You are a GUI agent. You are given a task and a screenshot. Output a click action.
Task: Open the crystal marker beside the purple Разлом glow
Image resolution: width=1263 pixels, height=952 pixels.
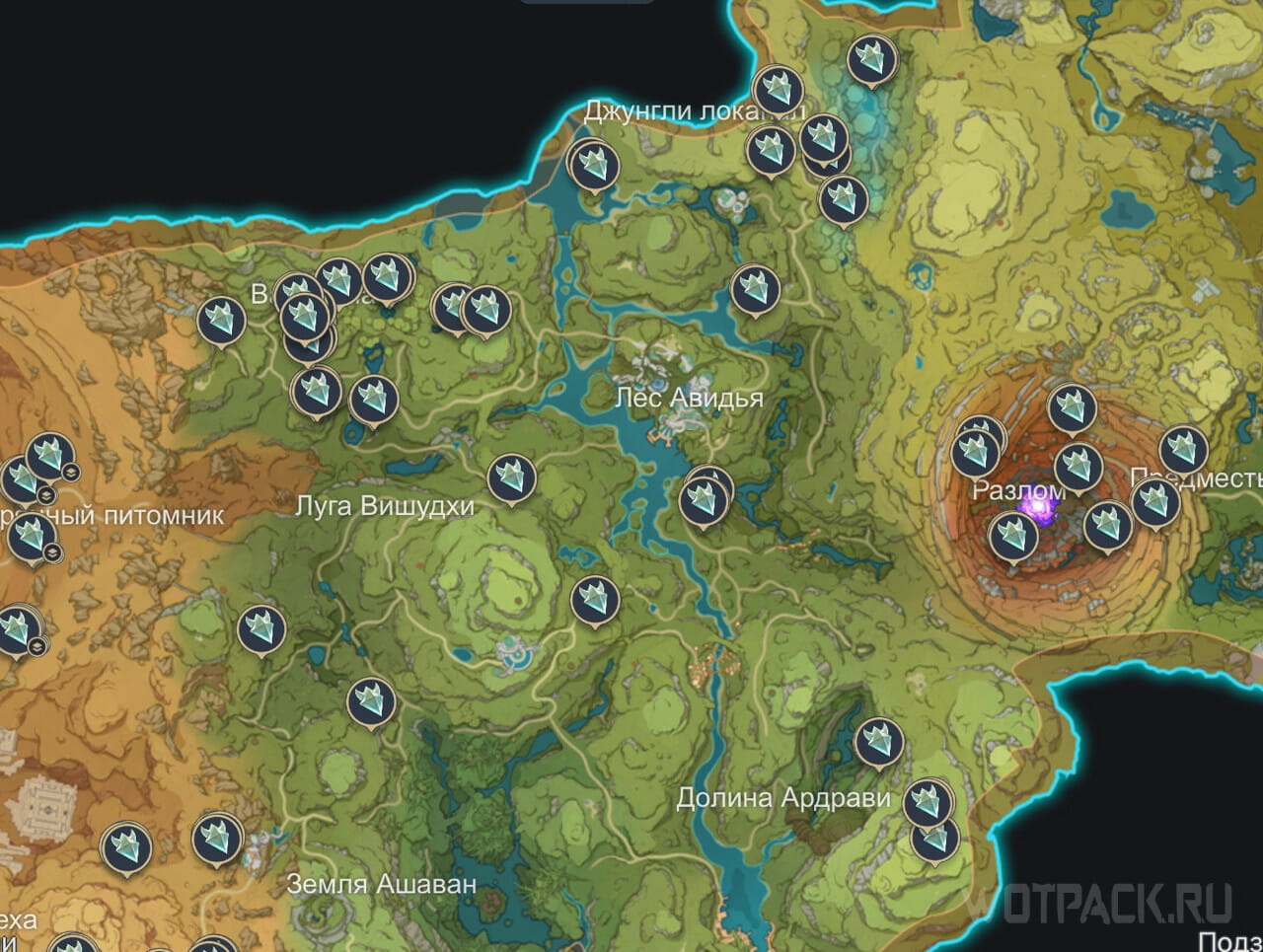click(1013, 535)
